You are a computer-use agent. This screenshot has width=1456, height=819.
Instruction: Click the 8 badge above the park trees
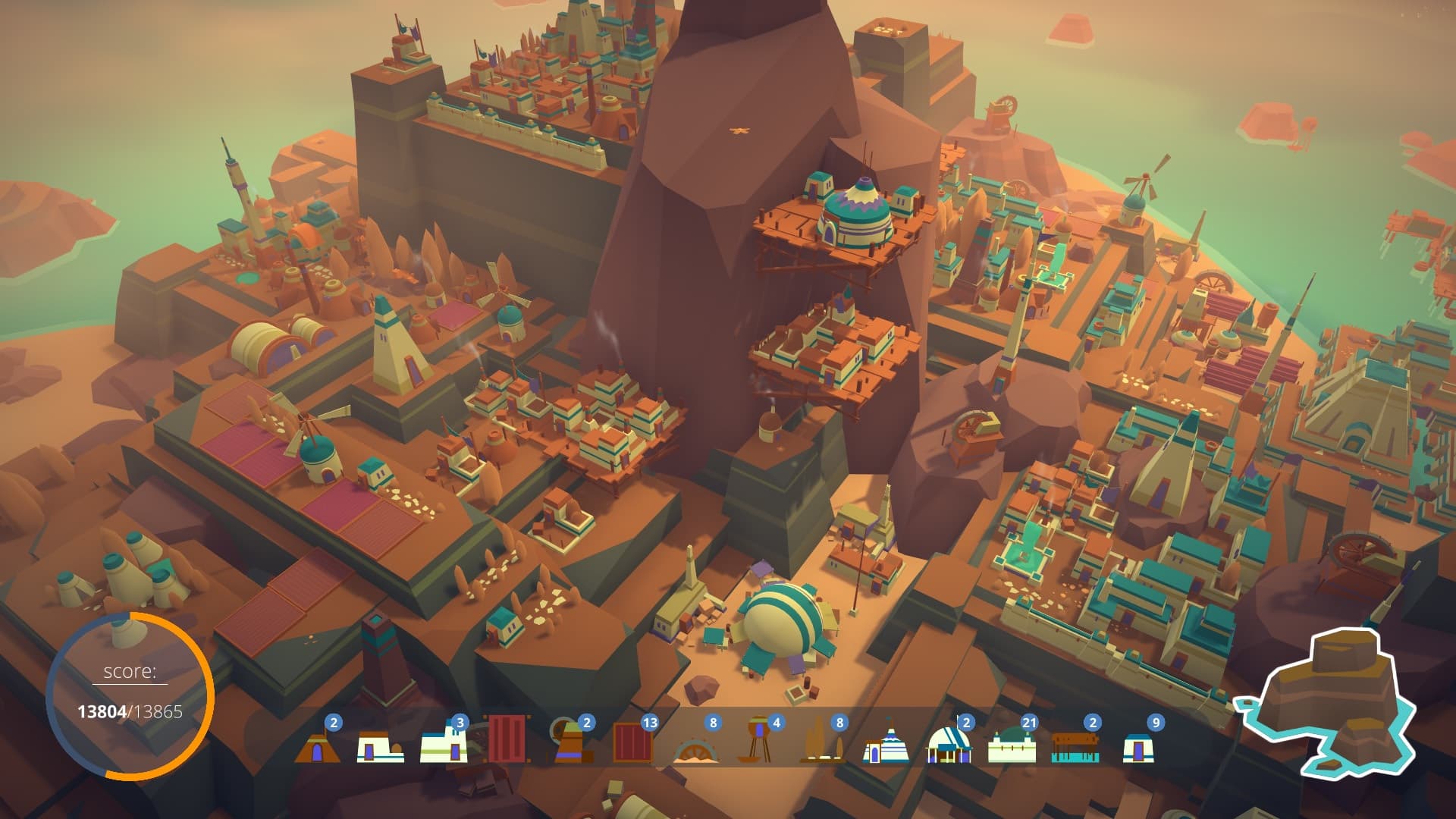pos(838,723)
